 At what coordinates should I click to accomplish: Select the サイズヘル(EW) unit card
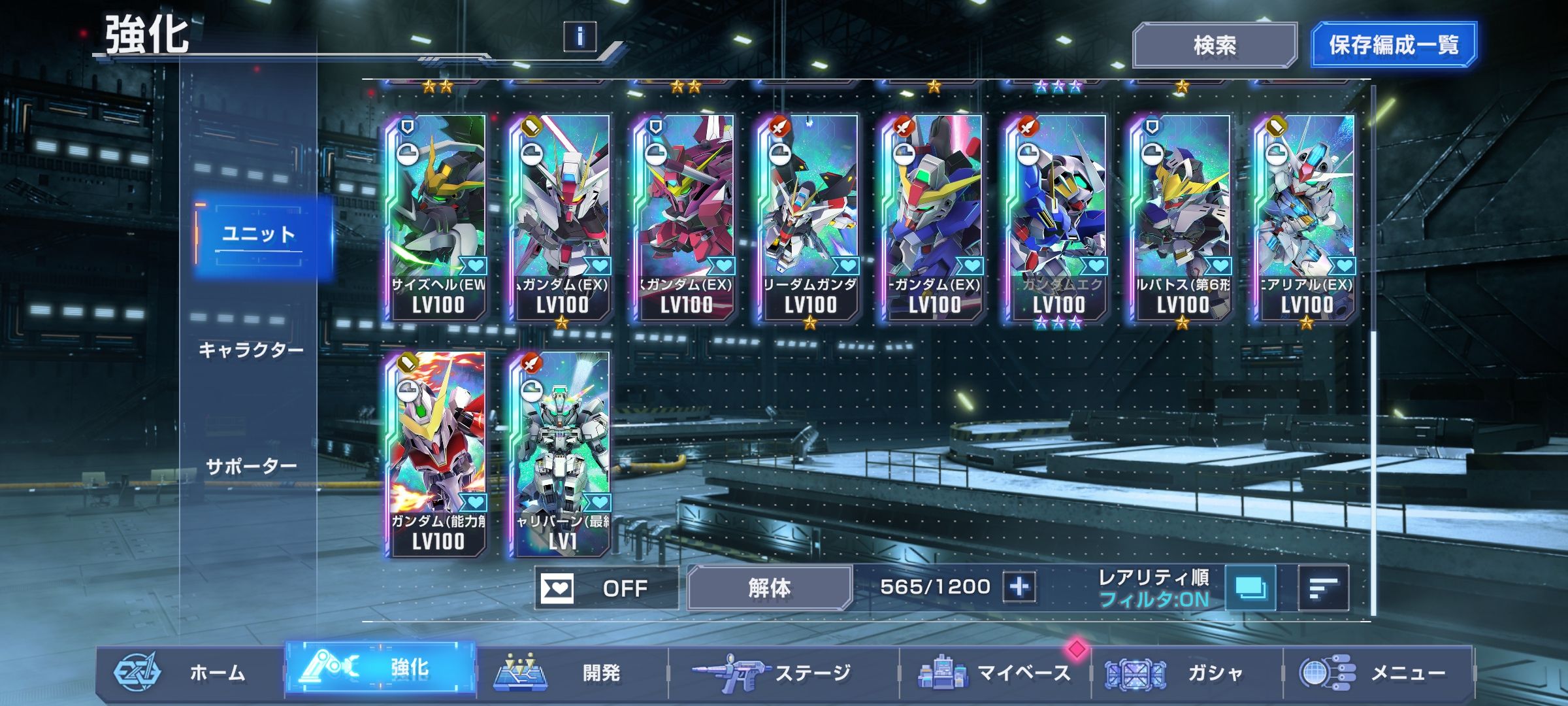[x=437, y=217]
